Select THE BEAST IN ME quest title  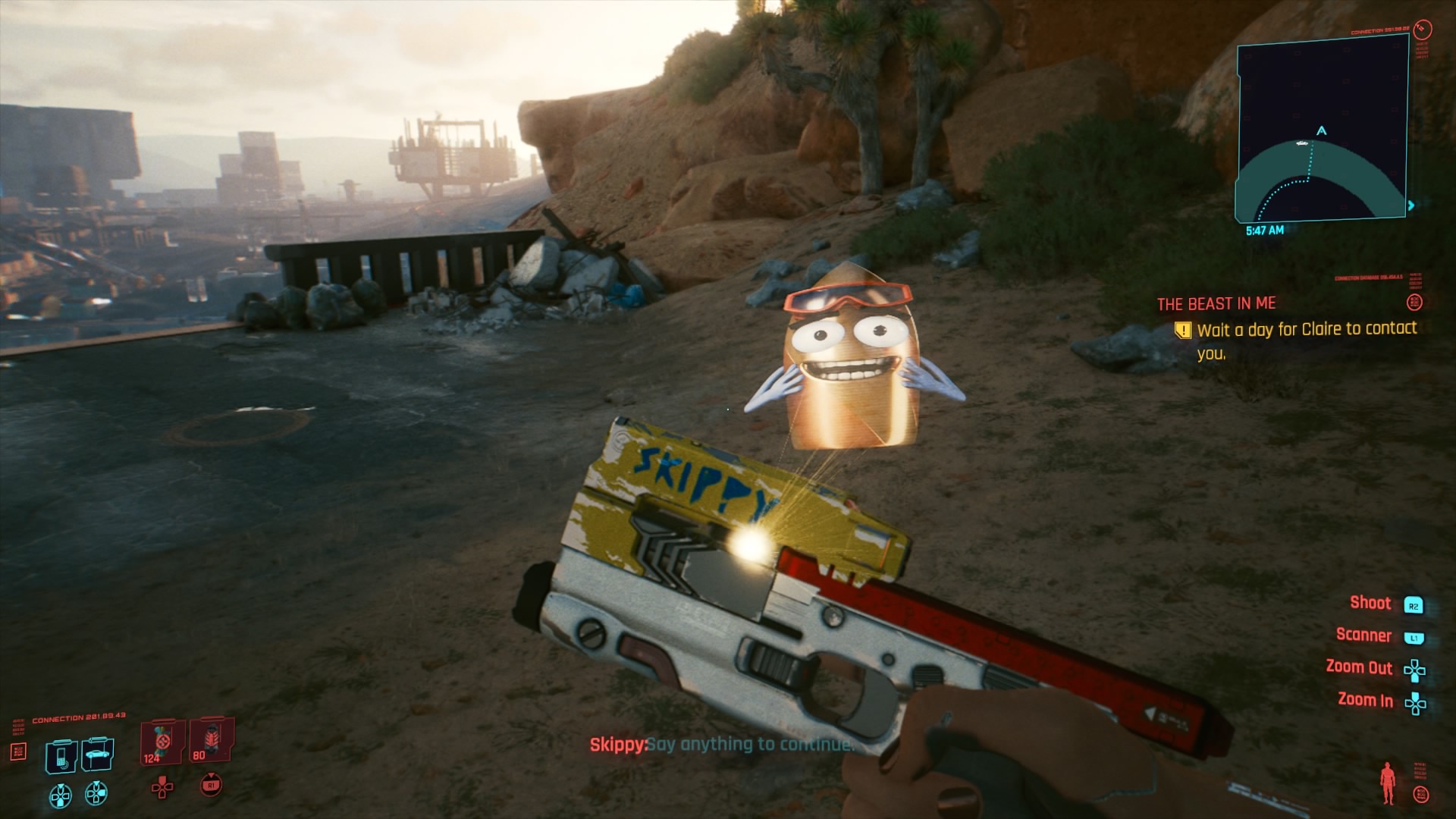tap(1216, 303)
